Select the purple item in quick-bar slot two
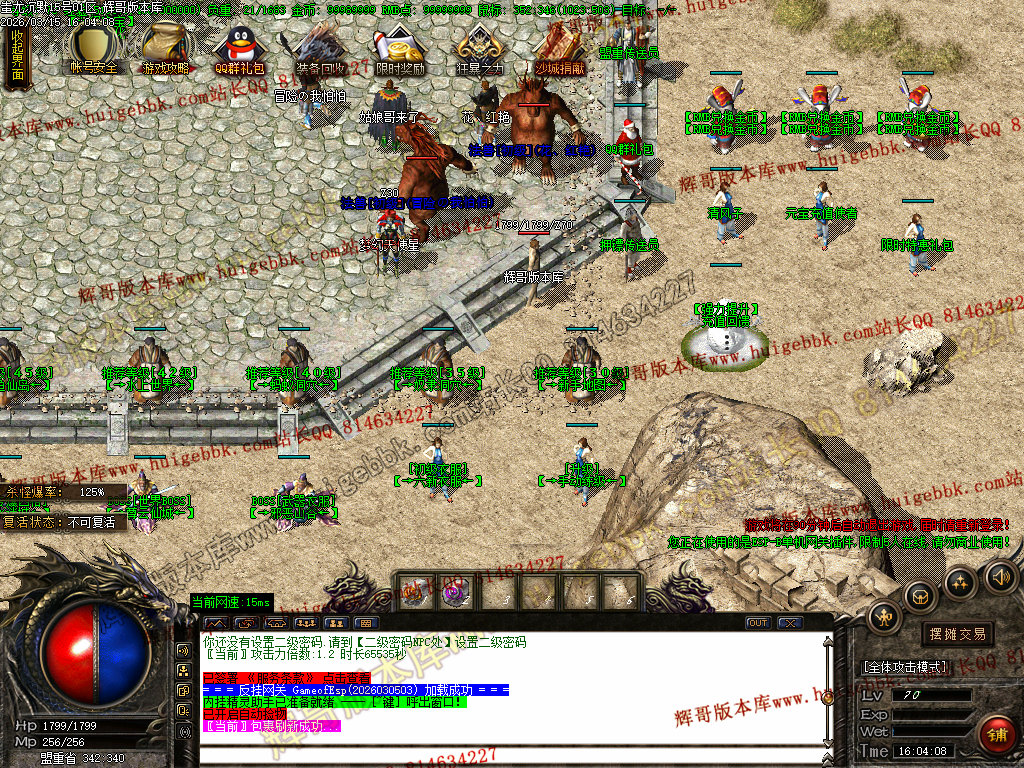This screenshot has width=1024, height=768. tap(455, 591)
